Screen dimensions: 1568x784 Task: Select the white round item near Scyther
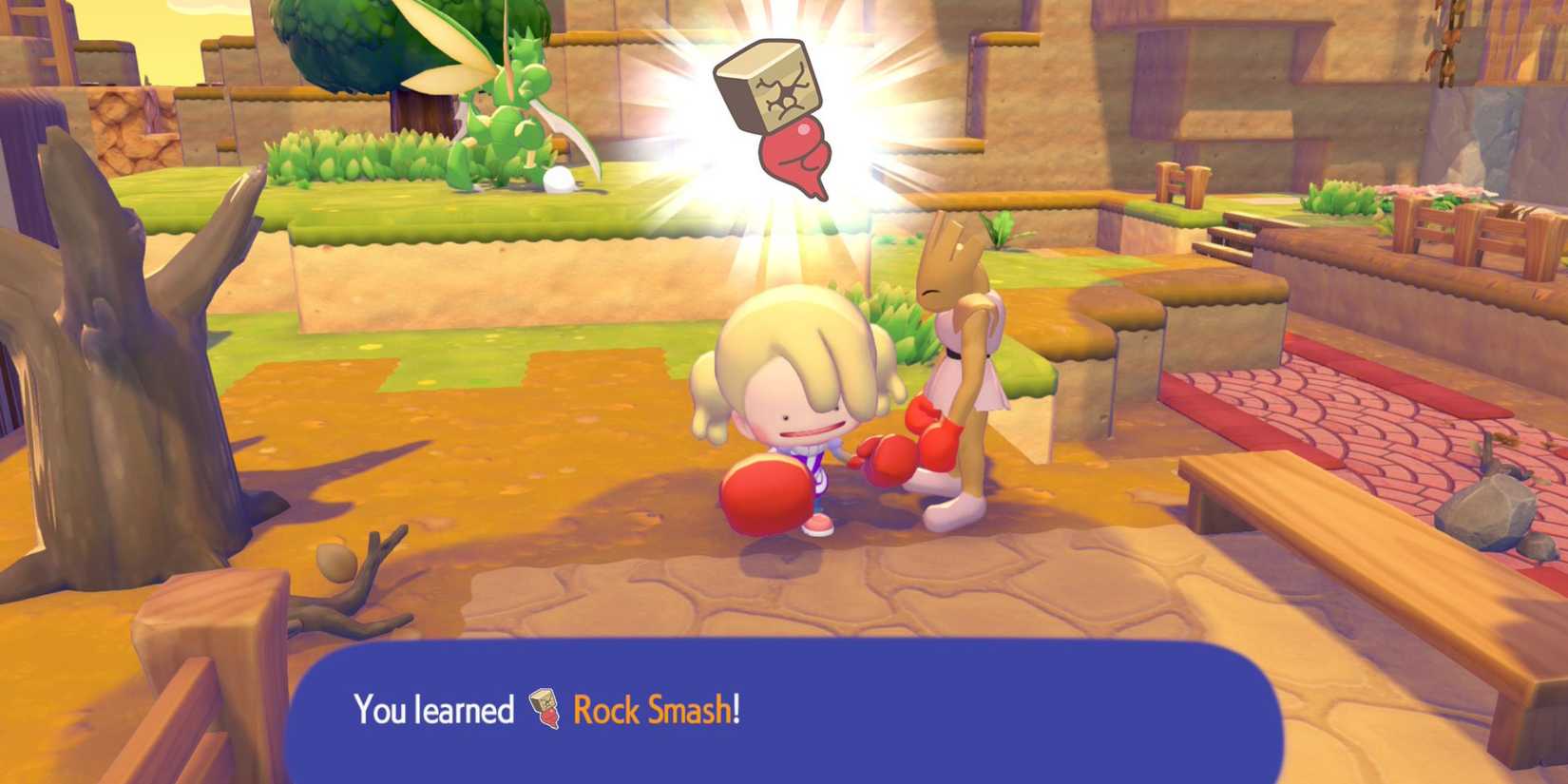click(x=557, y=181)
